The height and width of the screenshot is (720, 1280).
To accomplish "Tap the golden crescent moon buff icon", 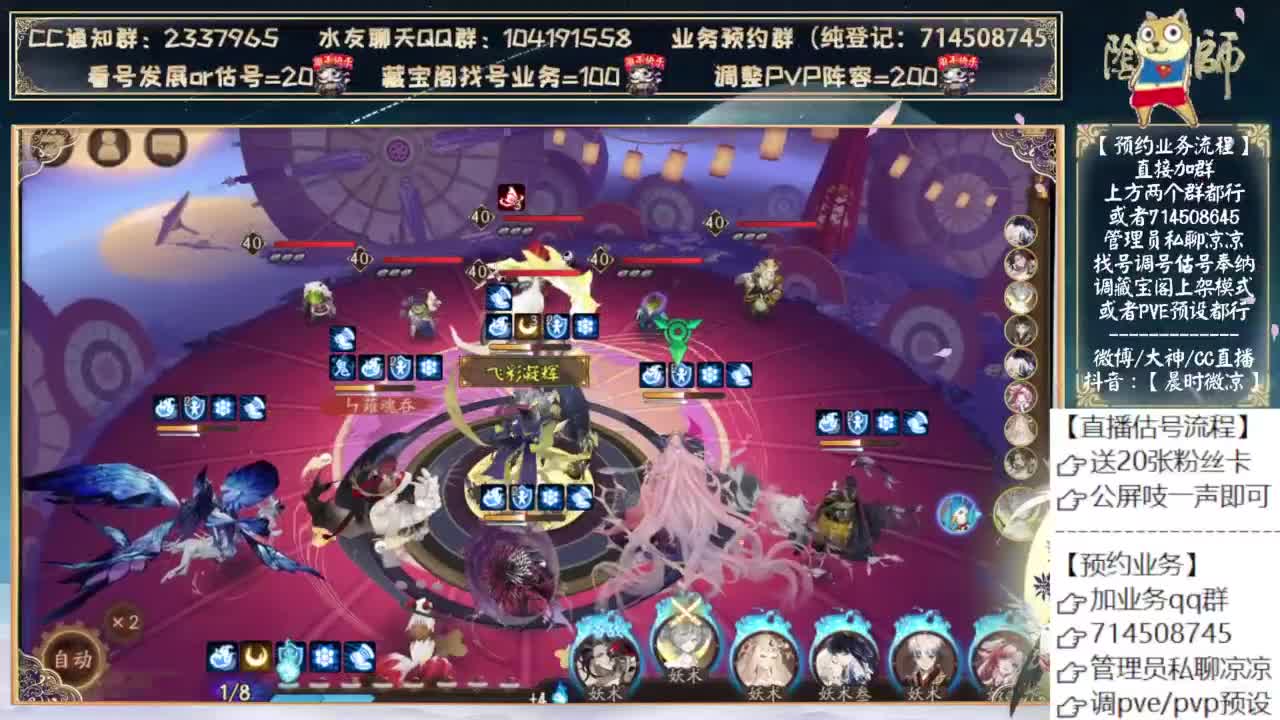I will 255,655.
